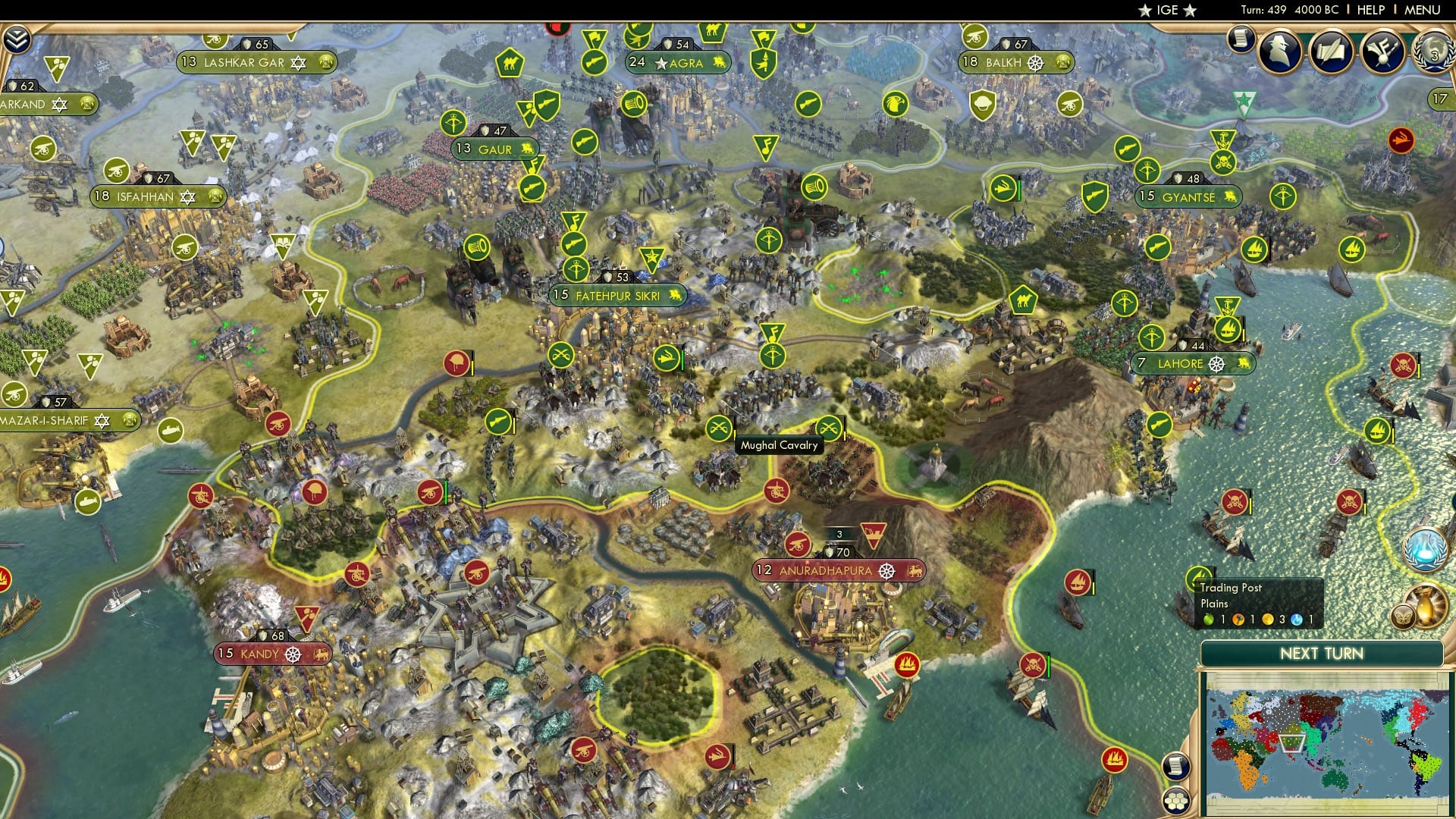Open Diplomacy via the laurel globe icon
The width and height of the screenshot is (1456, 819).
(x=1433, y=52)
